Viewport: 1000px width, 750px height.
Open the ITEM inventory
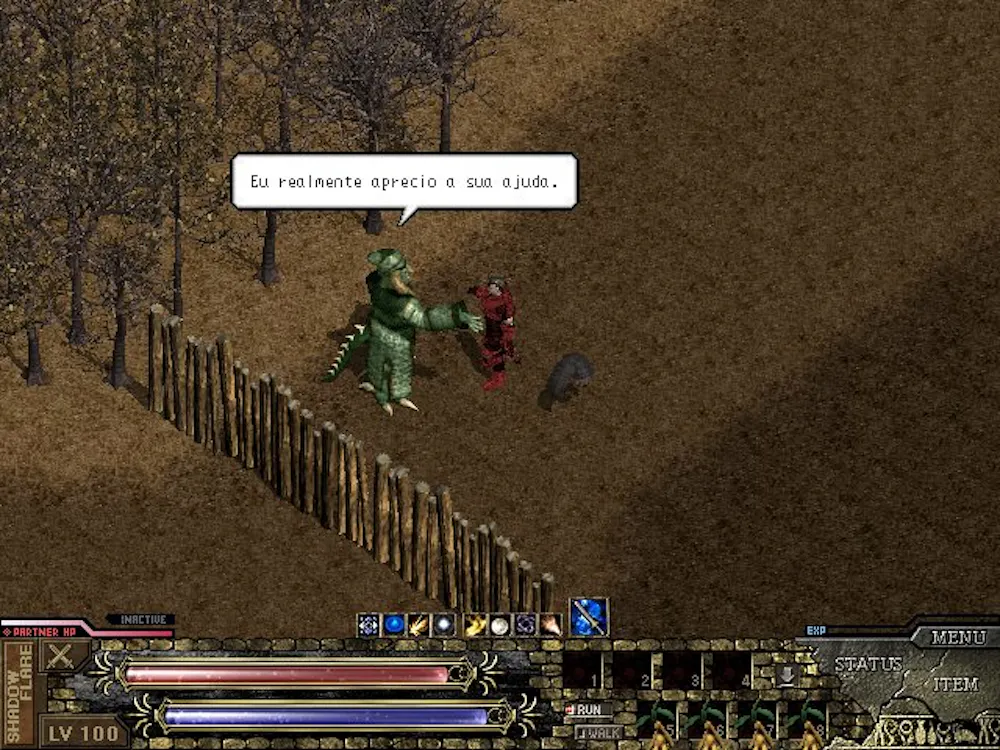click(x=955, y=685)
